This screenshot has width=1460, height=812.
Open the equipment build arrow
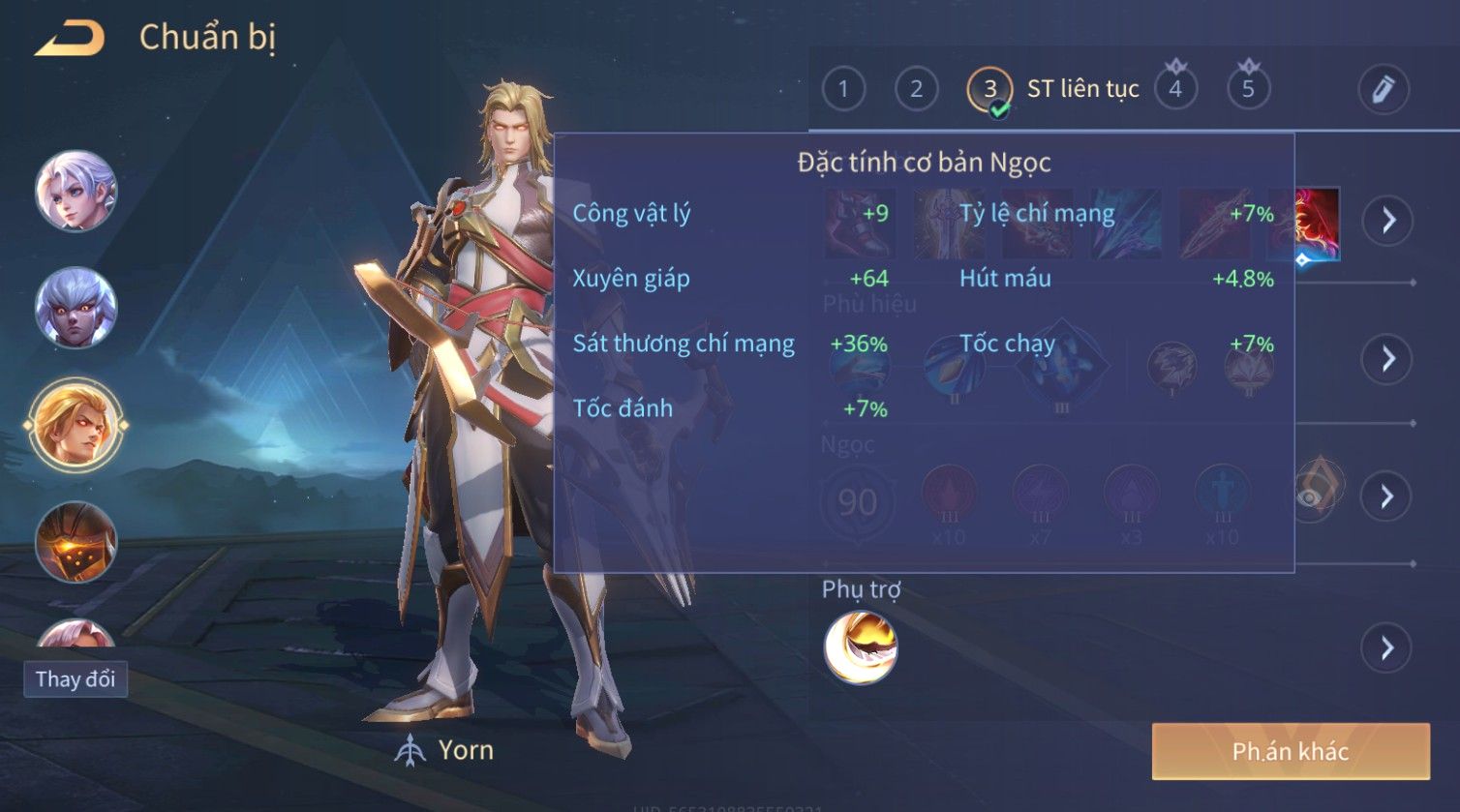[x=1387, y=221]
